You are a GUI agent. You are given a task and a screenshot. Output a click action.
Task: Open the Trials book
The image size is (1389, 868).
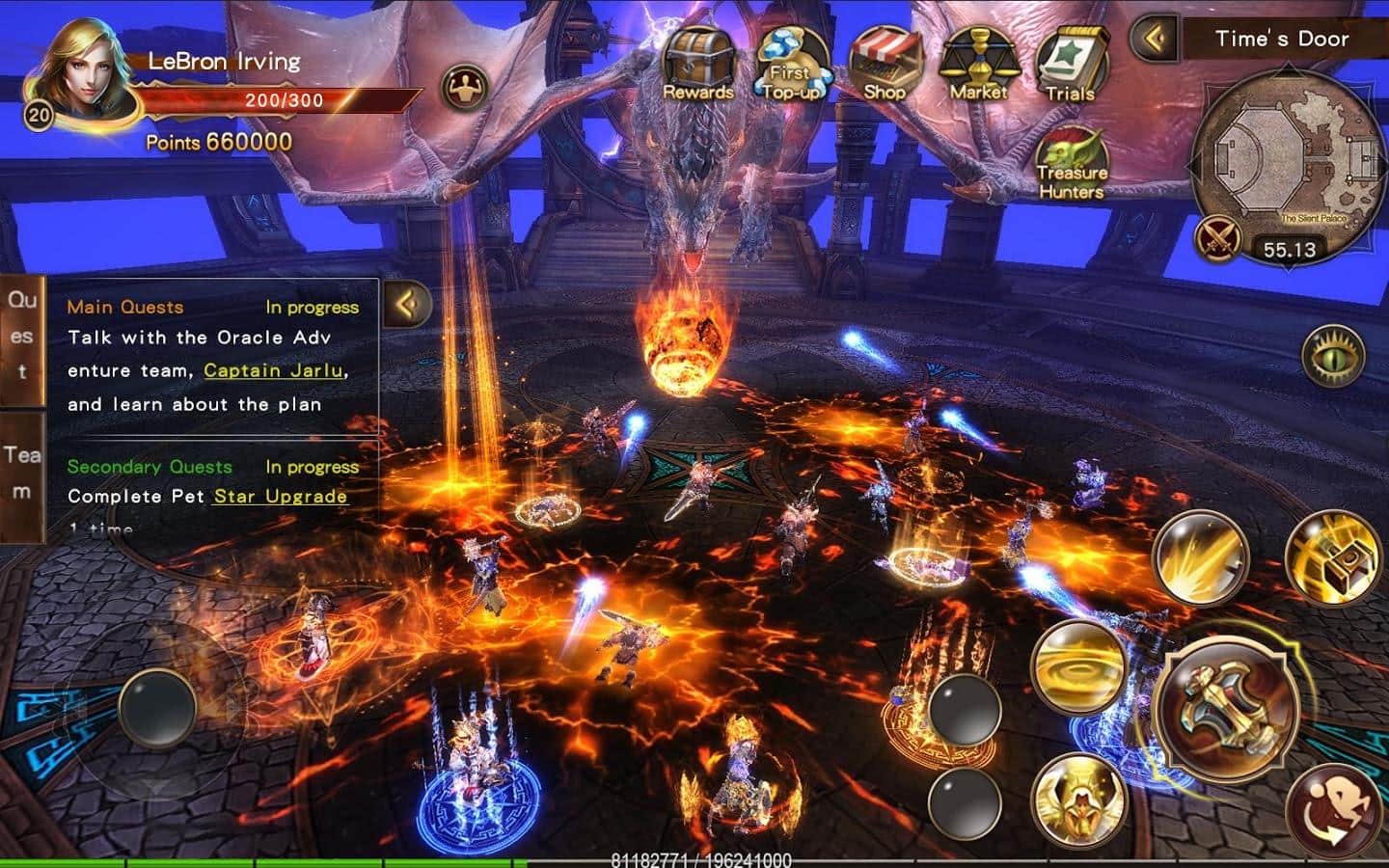pyautogui.click(x=1070, y=64)
